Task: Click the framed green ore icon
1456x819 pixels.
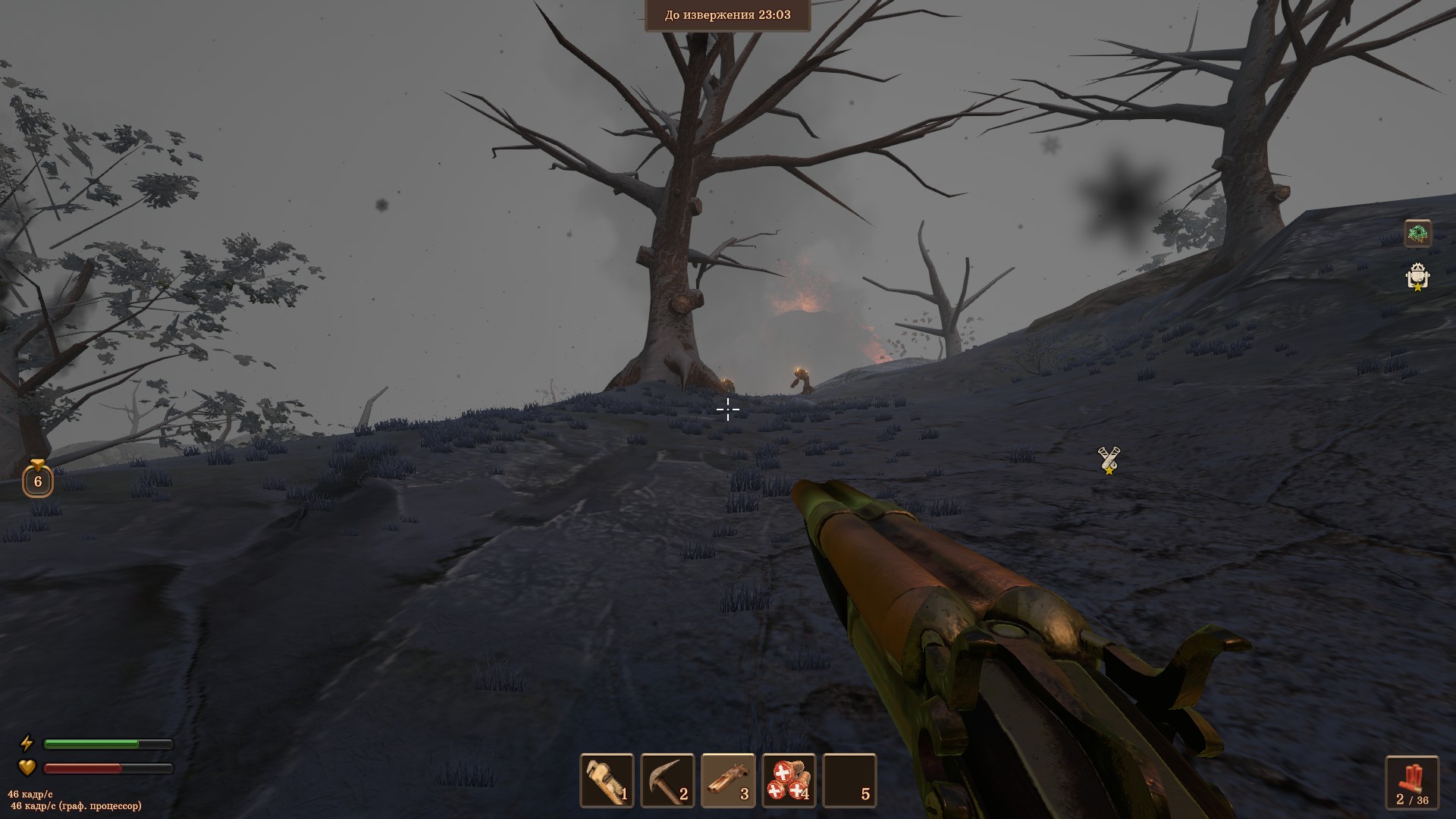Action: (x=1417, y=234)
